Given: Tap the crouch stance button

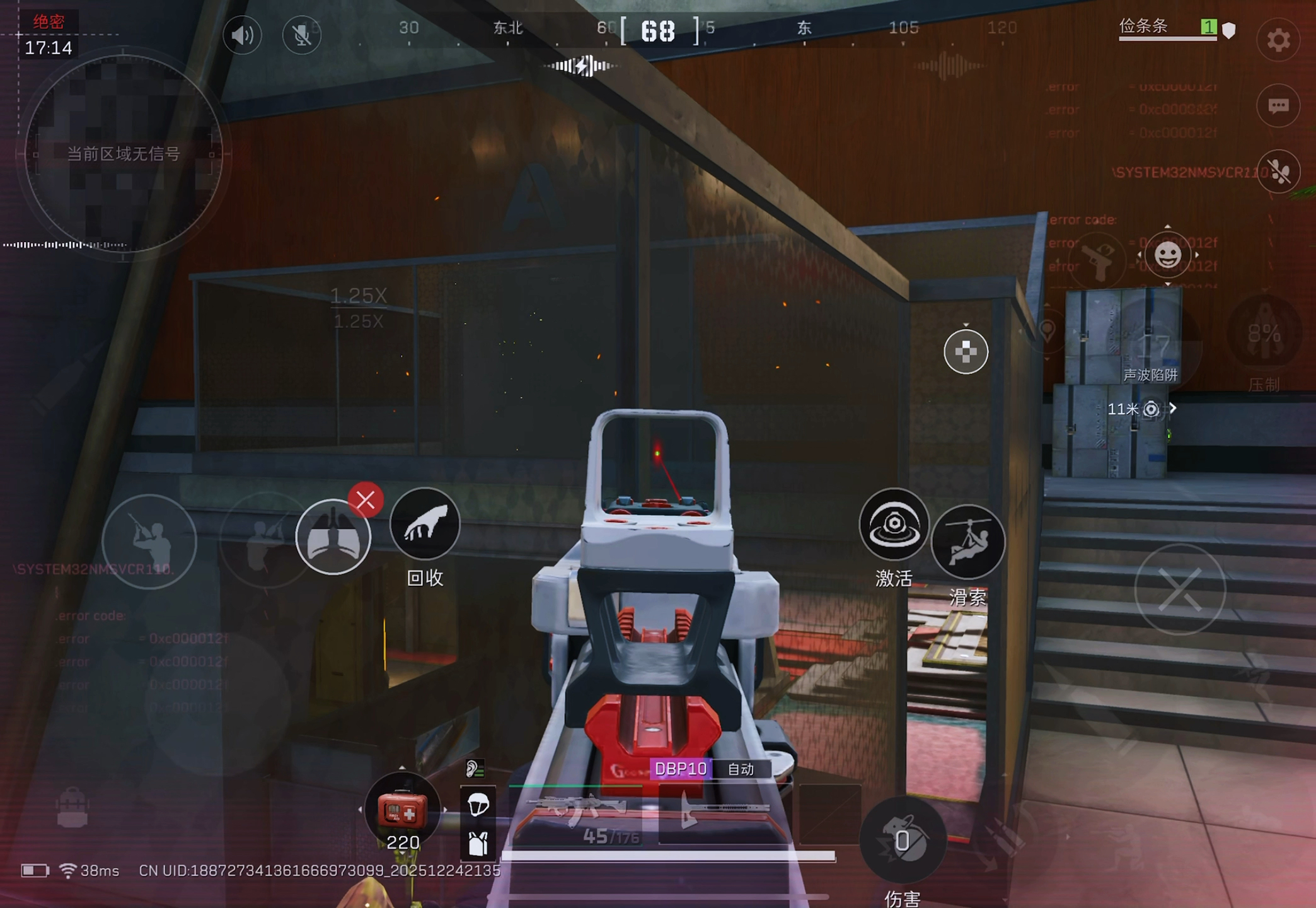Looking at the screenshot, I should click(x=265, y=541).
